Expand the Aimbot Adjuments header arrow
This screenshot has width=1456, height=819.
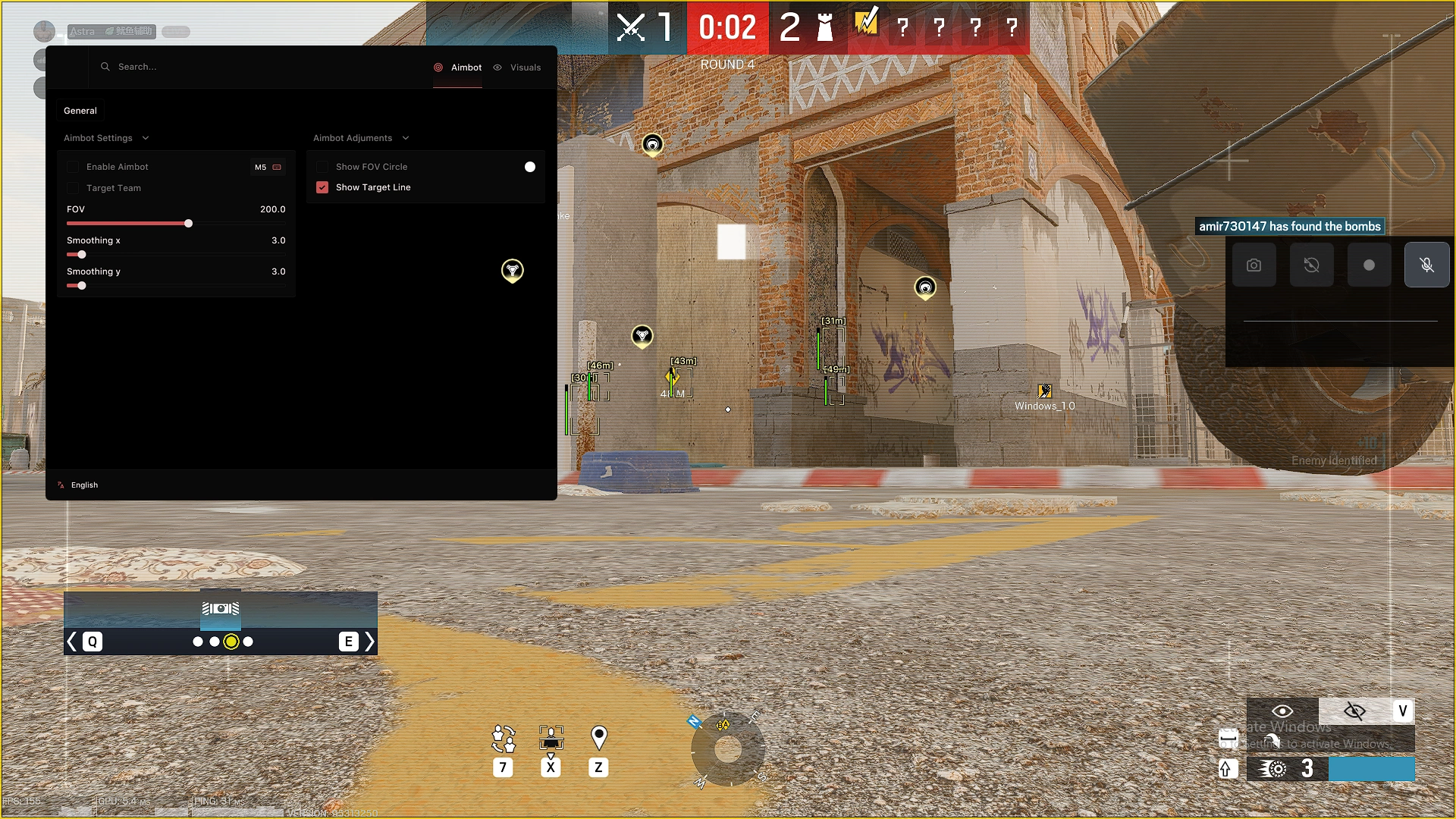click(406, 138)
